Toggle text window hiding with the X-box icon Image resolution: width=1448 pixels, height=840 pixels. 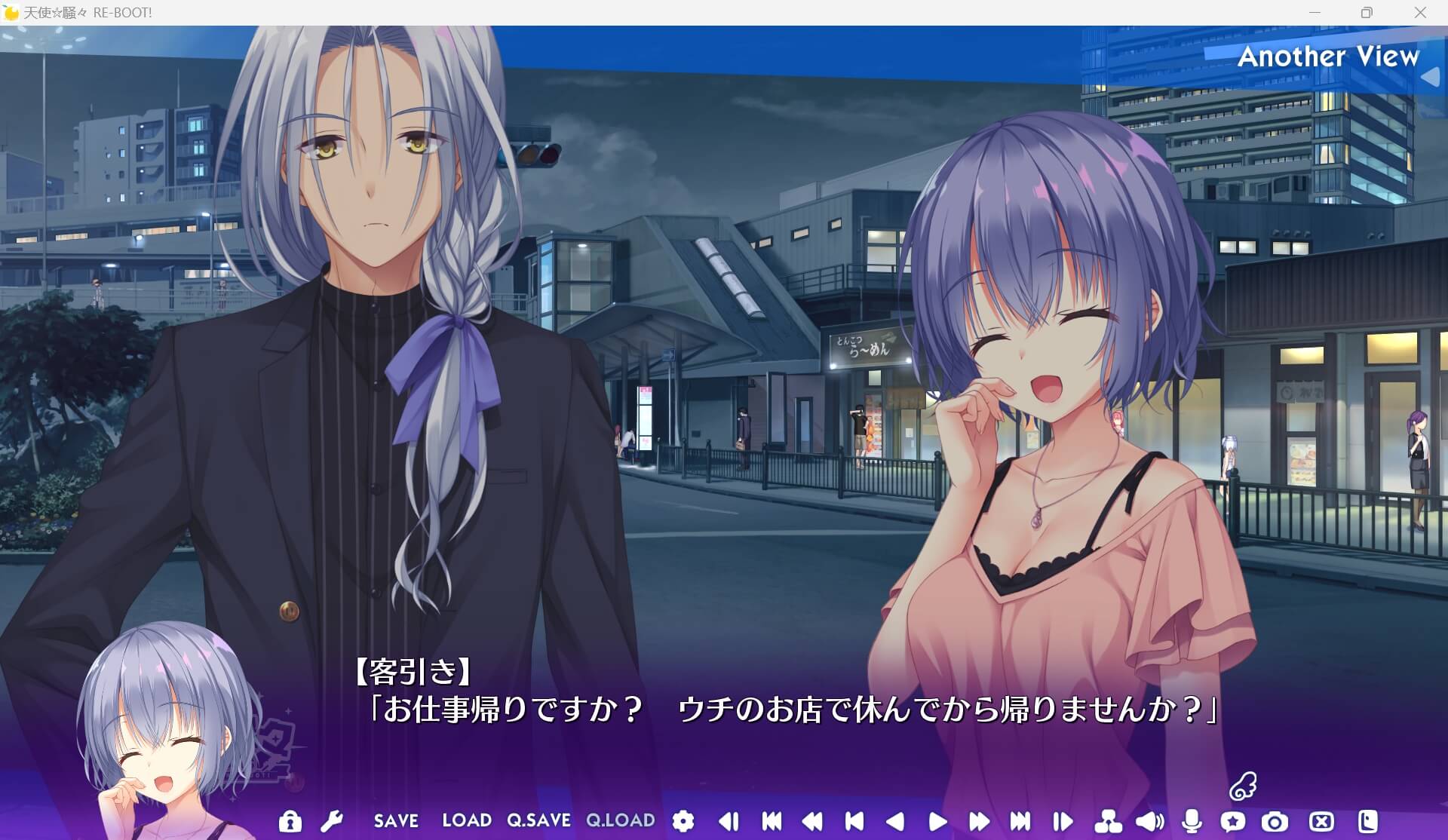tap(1320, 821)
